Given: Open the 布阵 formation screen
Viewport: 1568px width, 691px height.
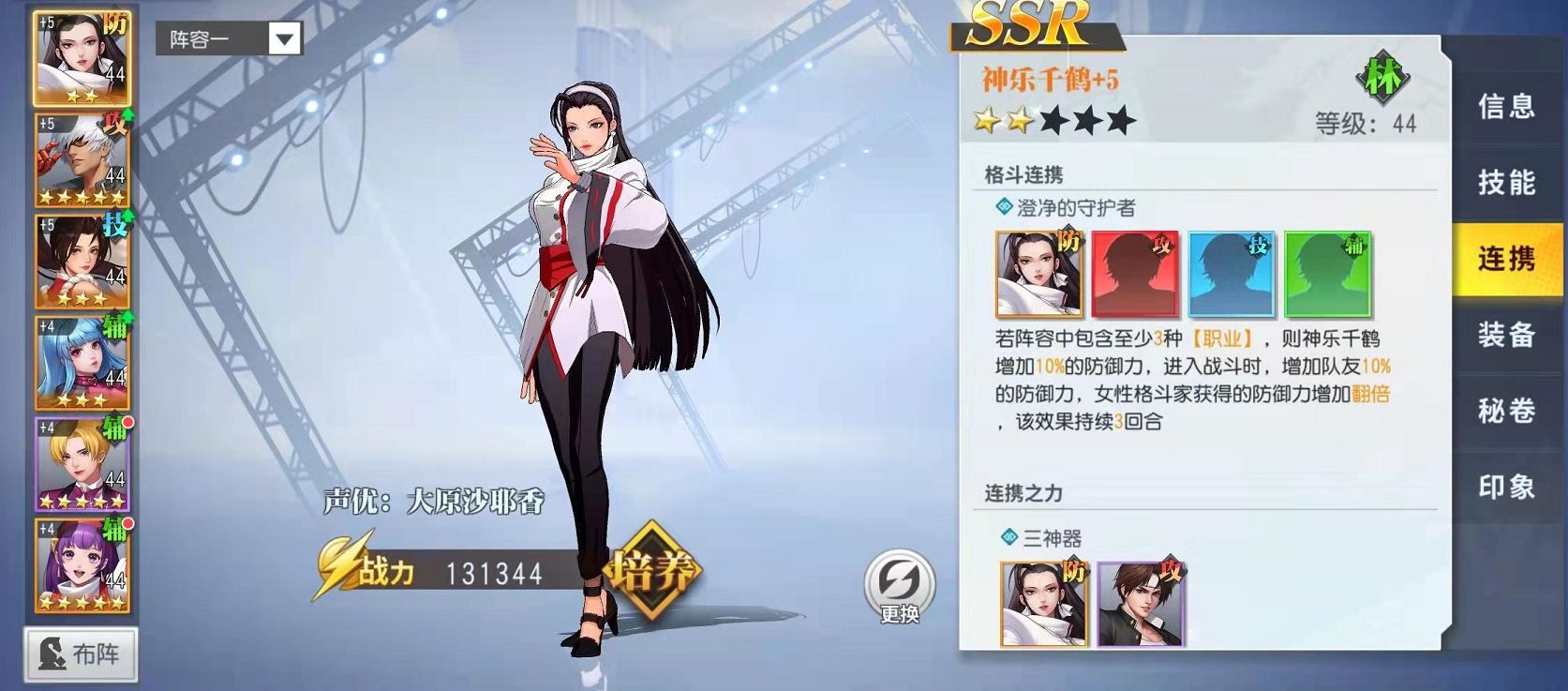Looking at the screenshot, I should click(x=82, y=653).
